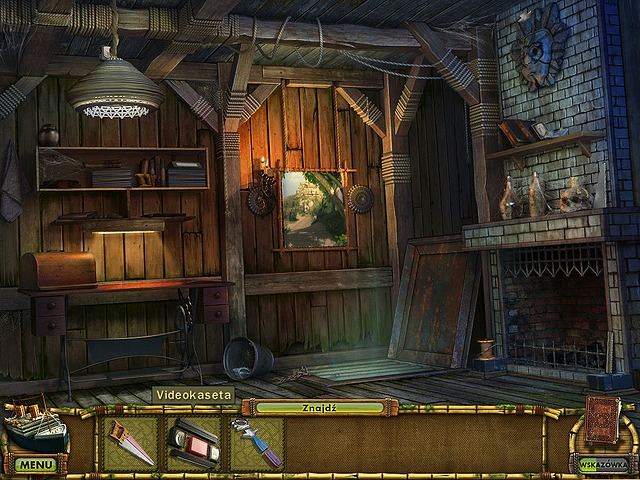Use the Wskazówka hint button
Screen dimensions: 640x480
pos(603,463)
